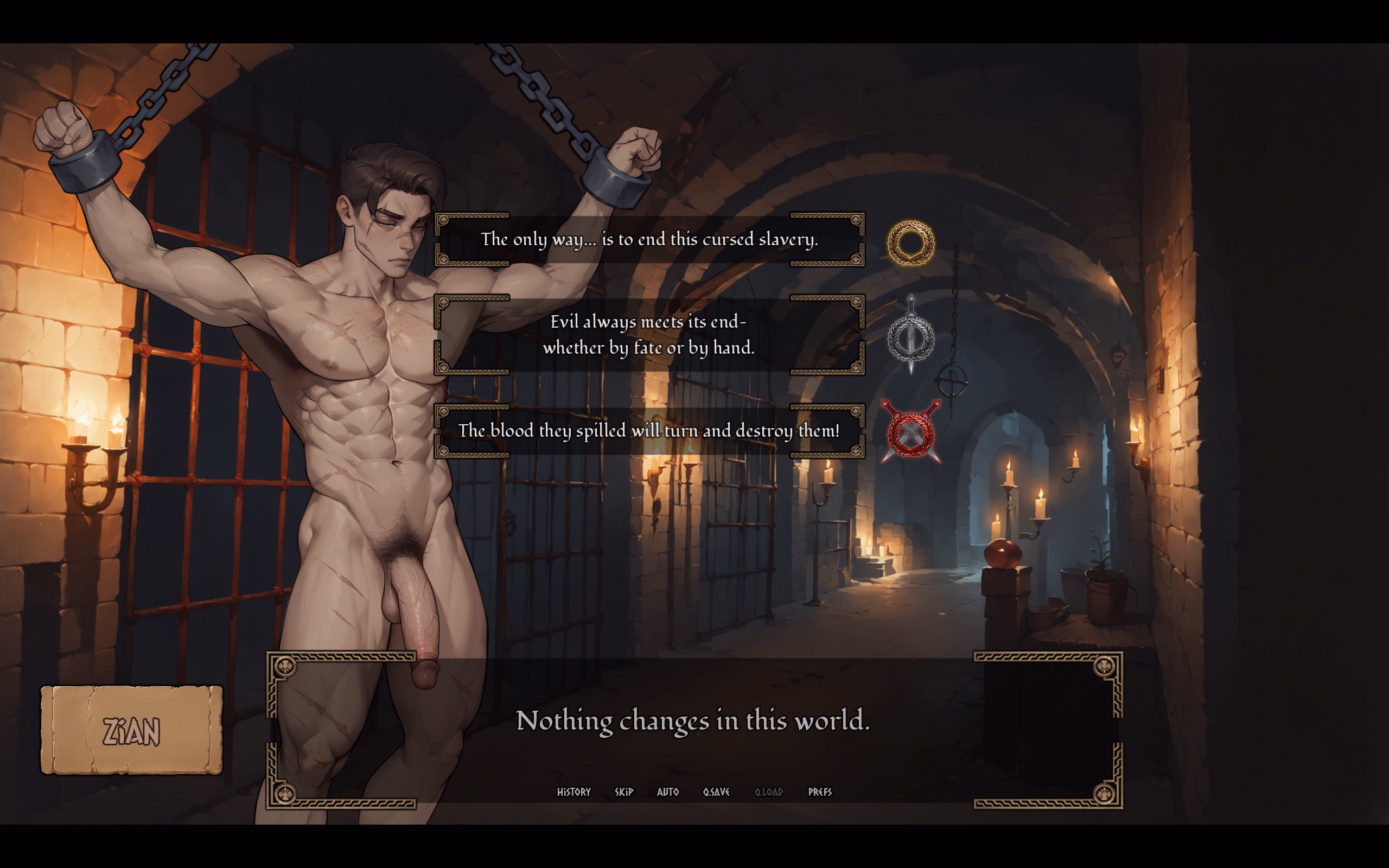This screenshot has width=1389, height=868.
Task: Activate the Skip button
Action: coord(624,792)
